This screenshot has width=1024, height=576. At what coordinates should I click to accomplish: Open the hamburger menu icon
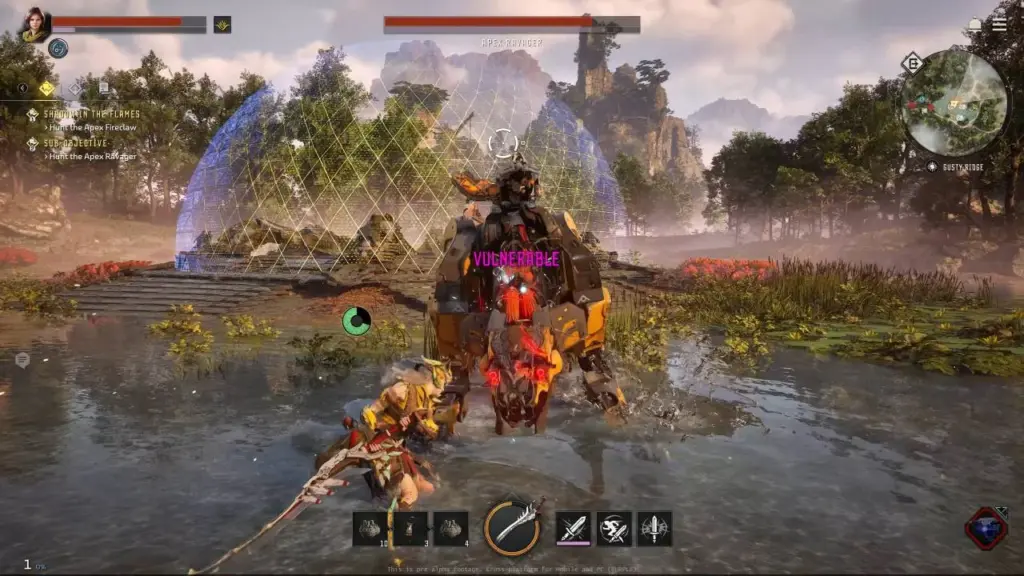[x=999, y=24]
